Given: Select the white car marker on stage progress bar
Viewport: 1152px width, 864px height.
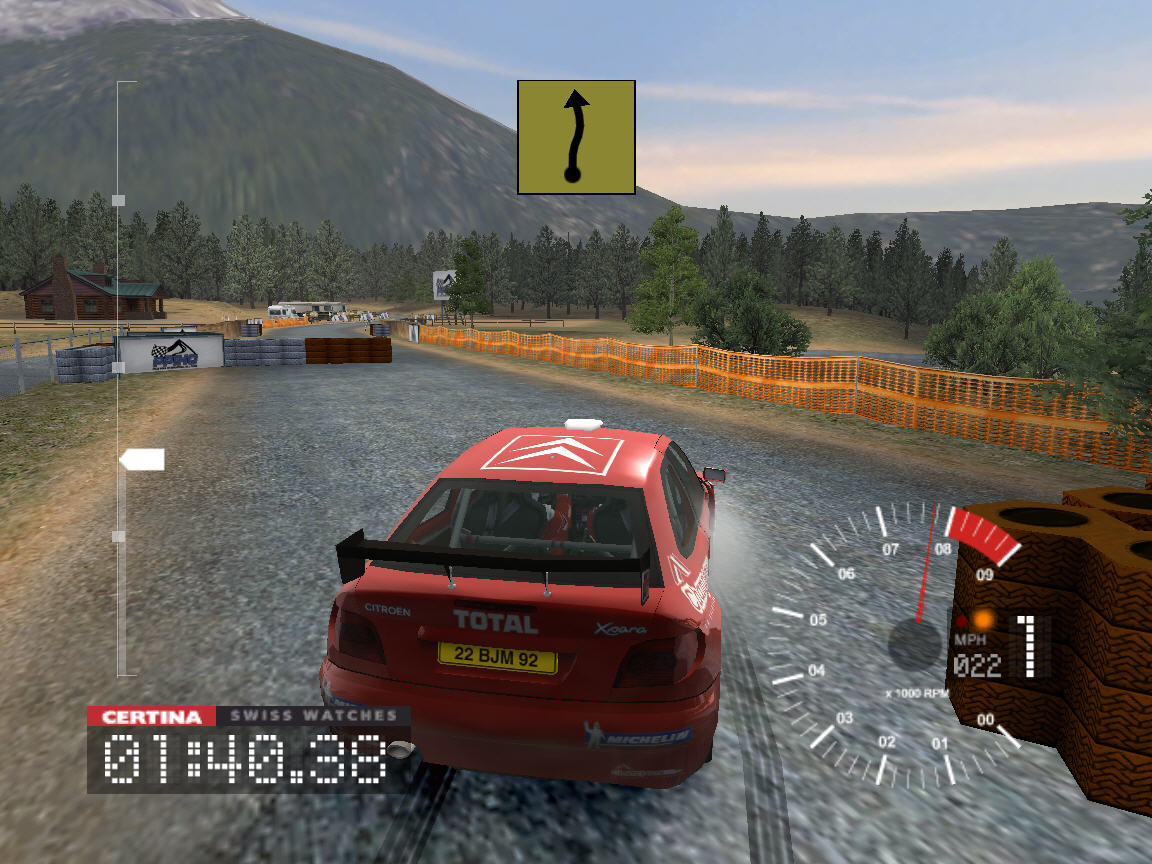Looking at the screenshot, I should pos(142,460).
